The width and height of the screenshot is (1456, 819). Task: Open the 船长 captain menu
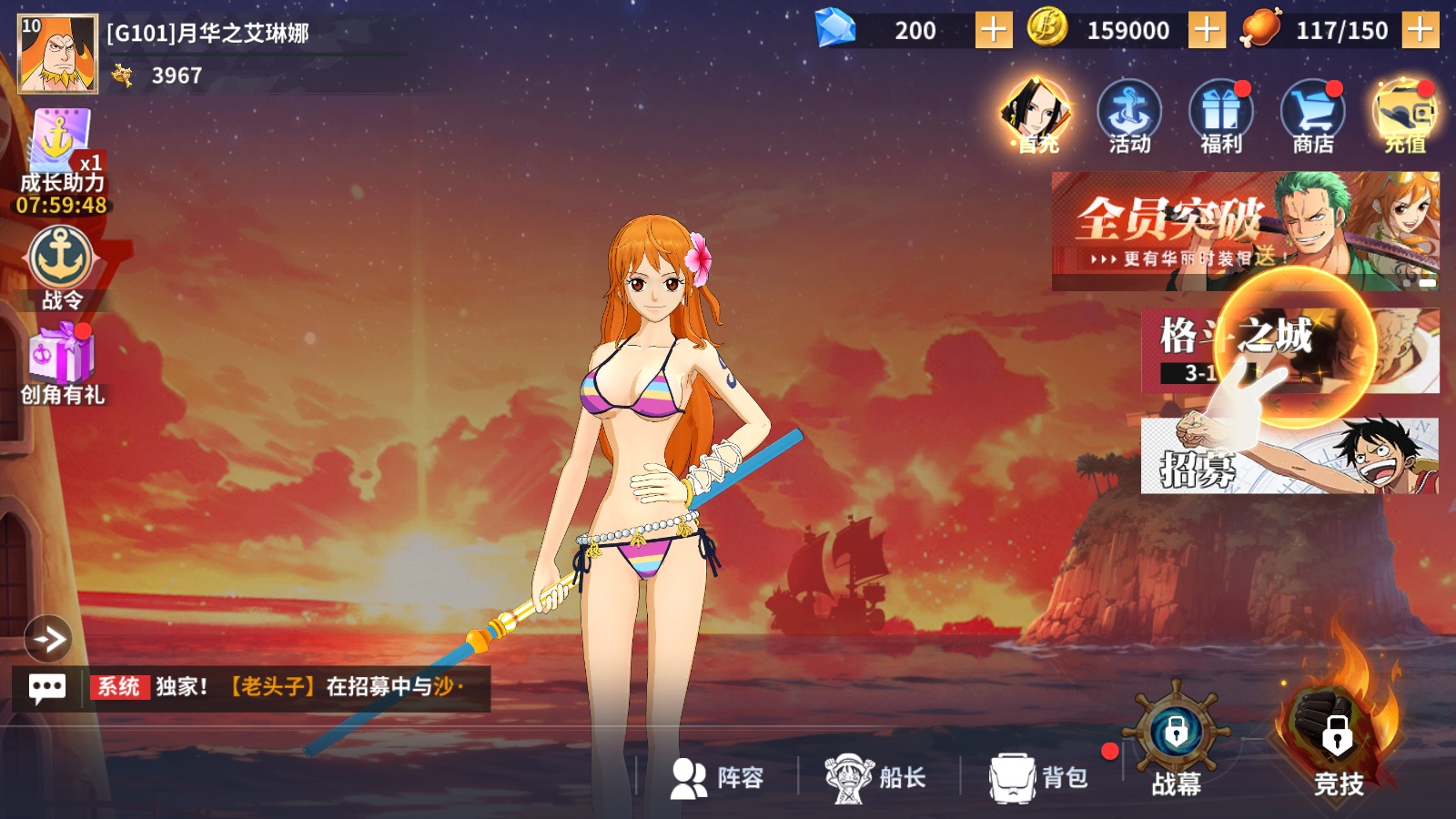click(875, 778)
